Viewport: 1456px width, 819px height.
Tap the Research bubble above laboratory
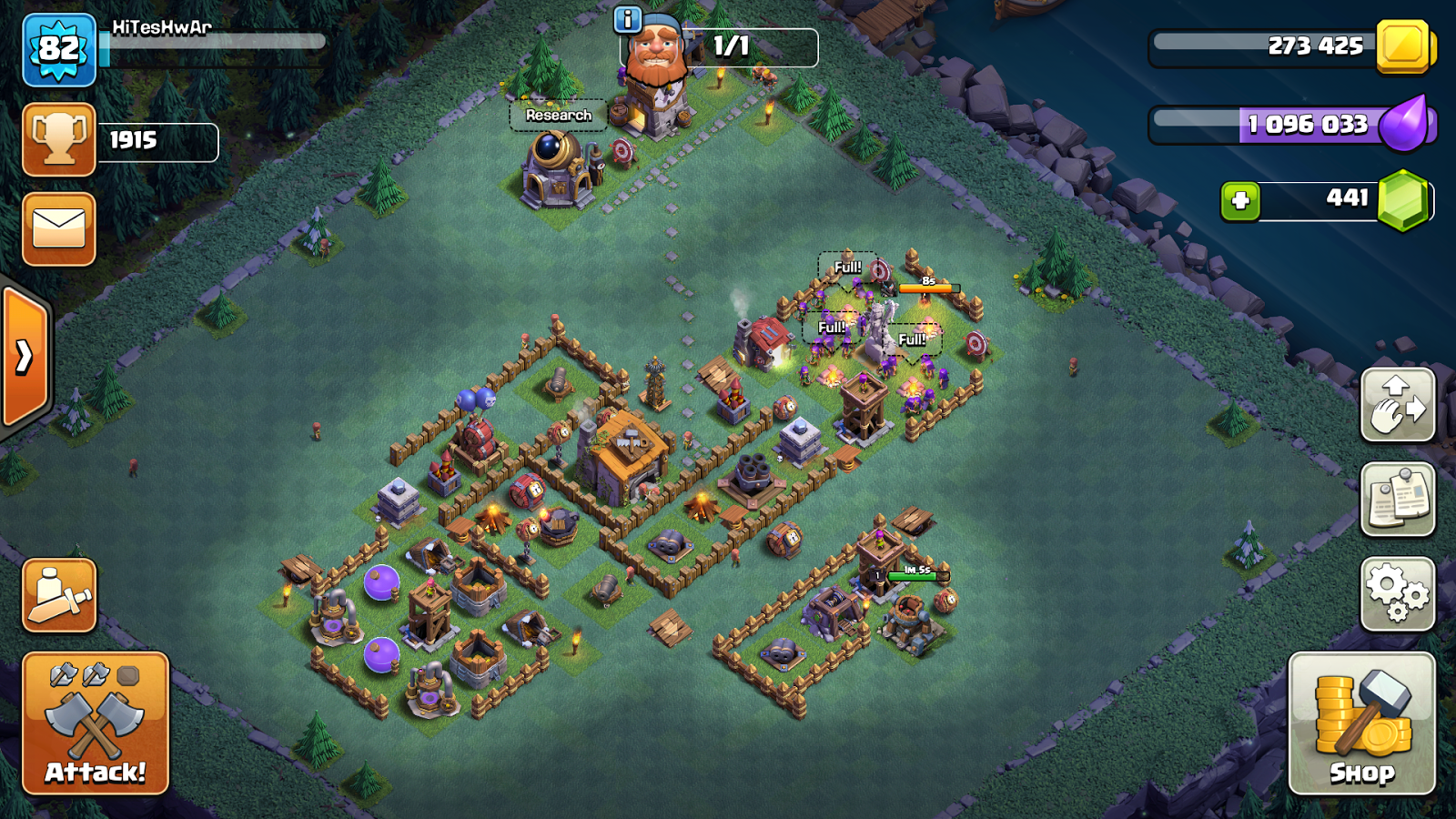pos(558,116)
